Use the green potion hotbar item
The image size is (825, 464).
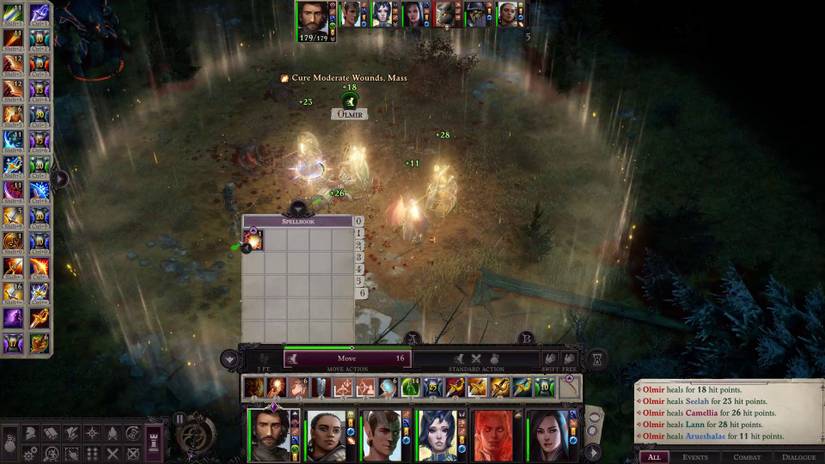pos(410,388)
